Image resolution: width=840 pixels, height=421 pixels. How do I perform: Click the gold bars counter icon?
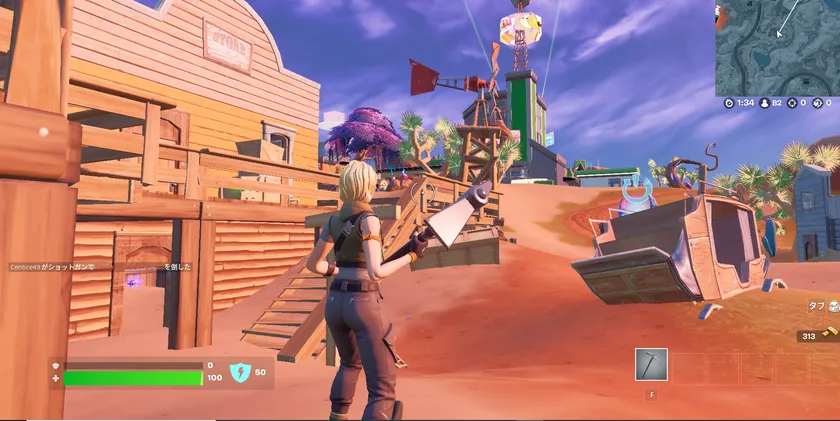(832, 336)
